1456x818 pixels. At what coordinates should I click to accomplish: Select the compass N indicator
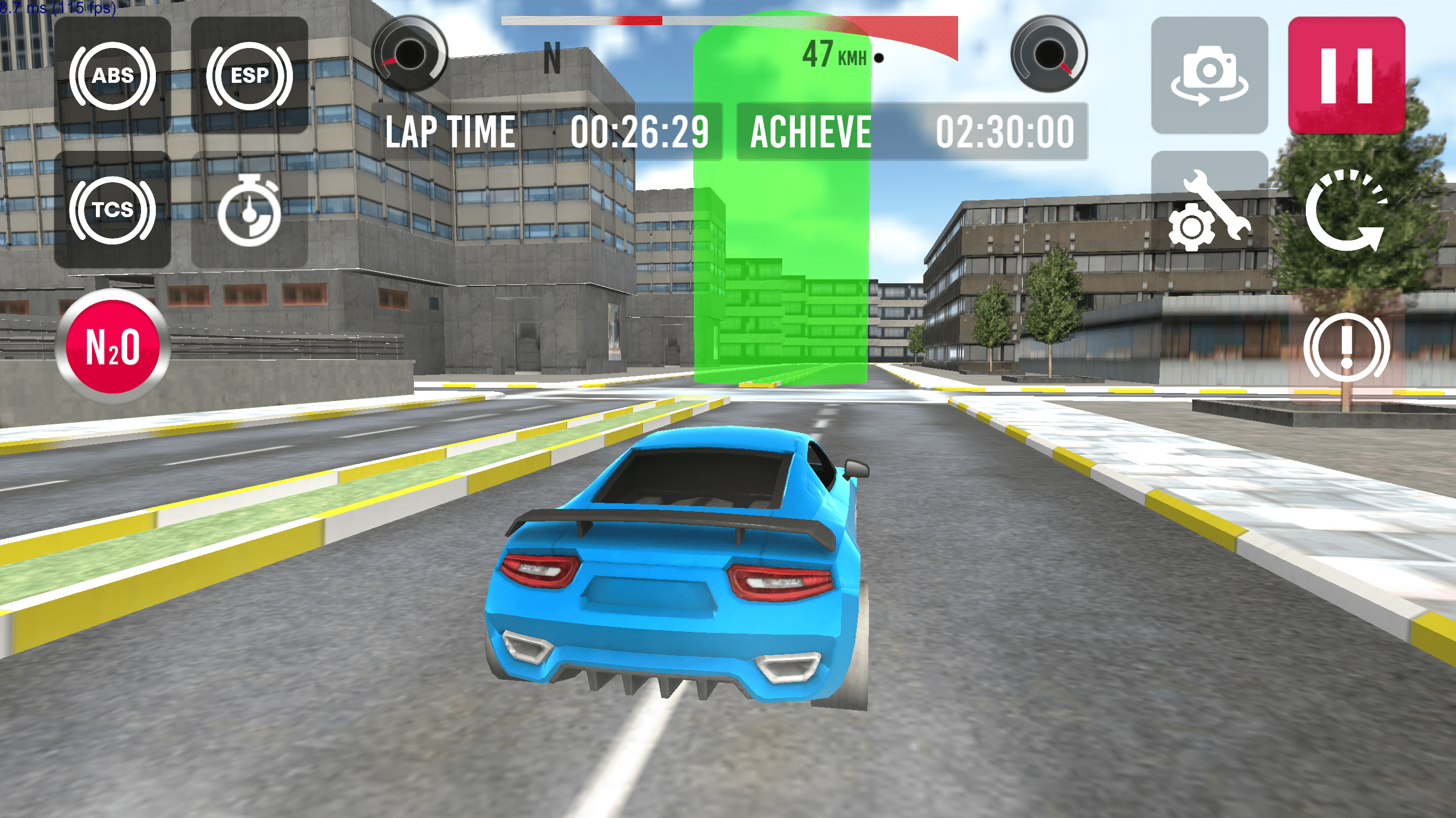(x=552, y=57)
